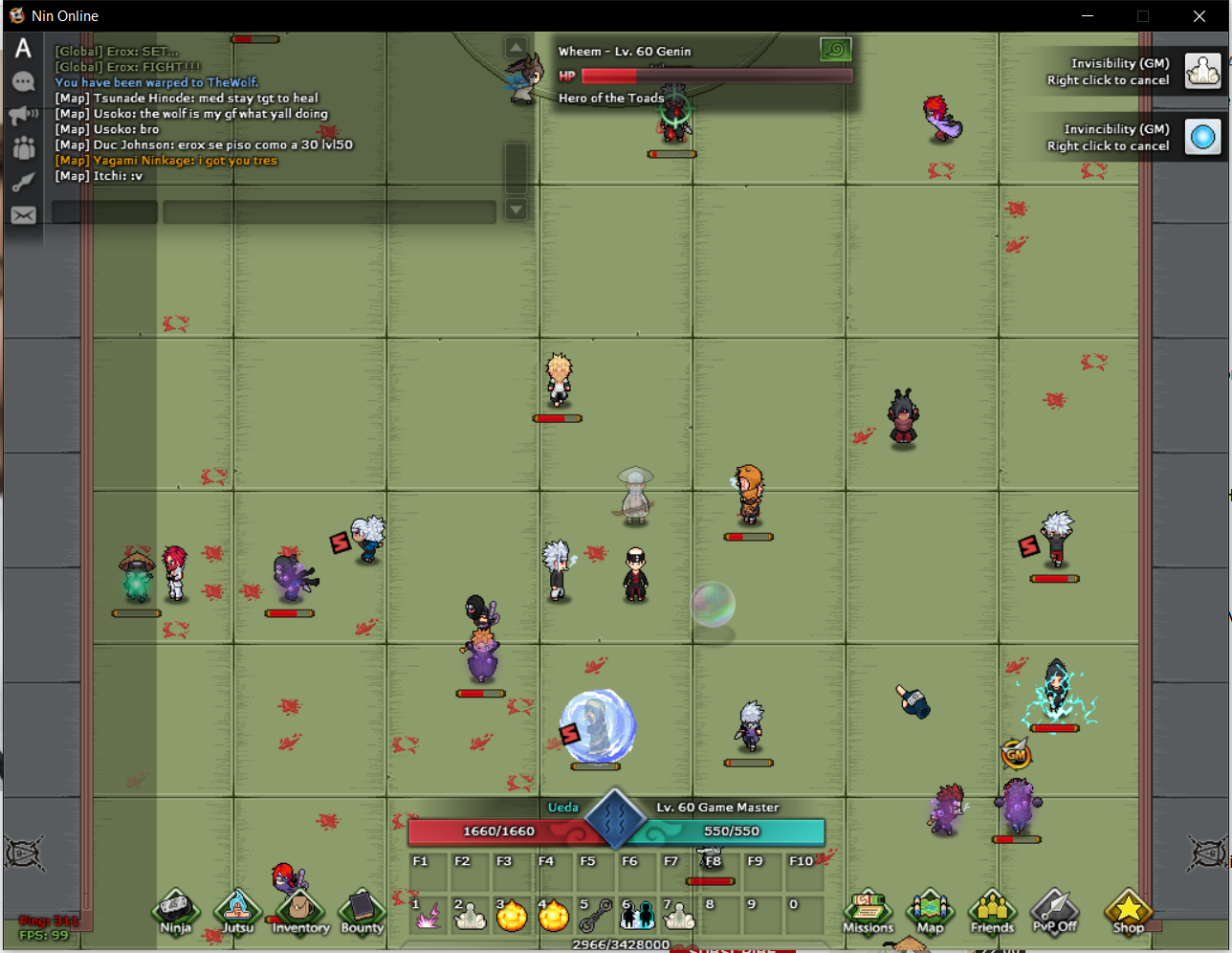1232x953 pixels.
Task: Activate the clone jutsu in slot 6
Action: (637, 916)
